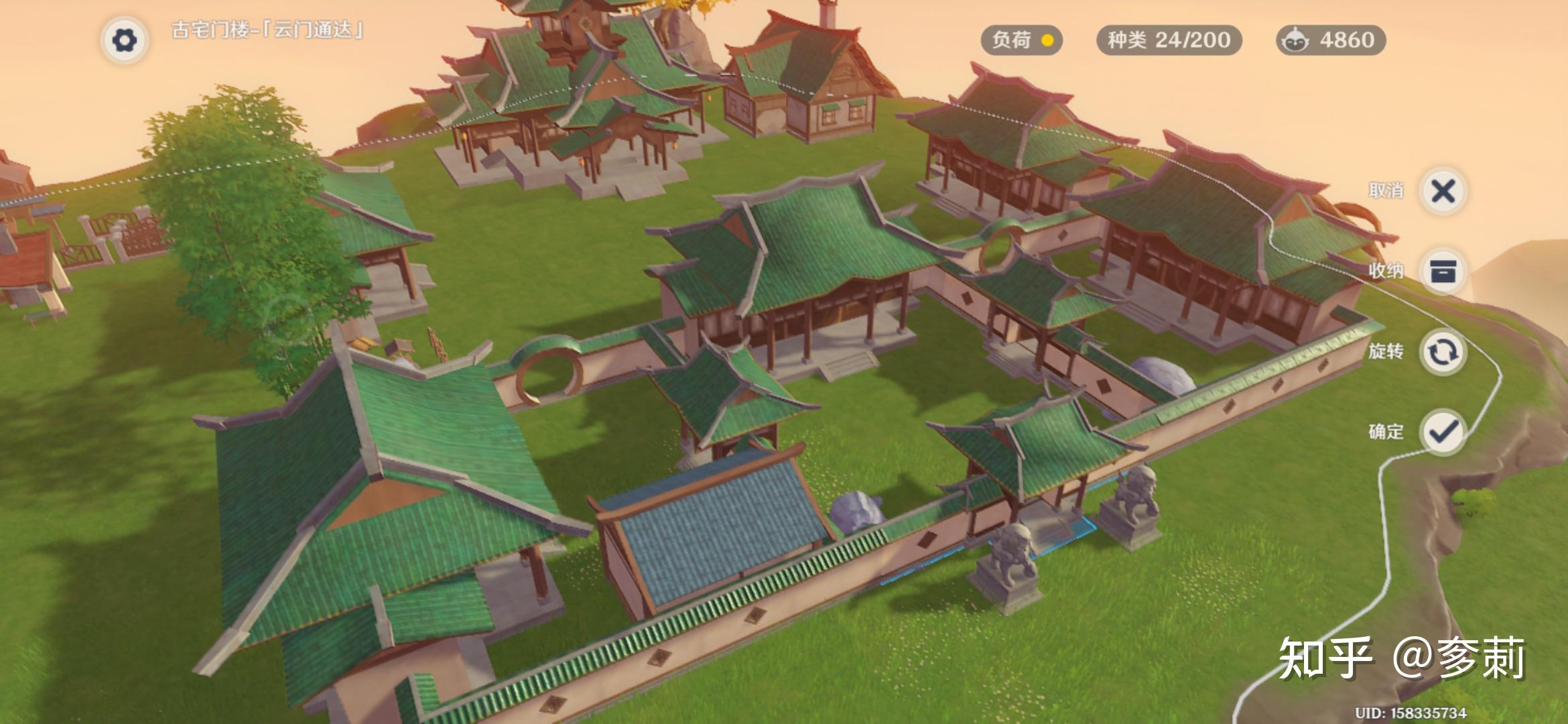
Task: Confirm placement with the checkmark button
Action: point(1443,432)
